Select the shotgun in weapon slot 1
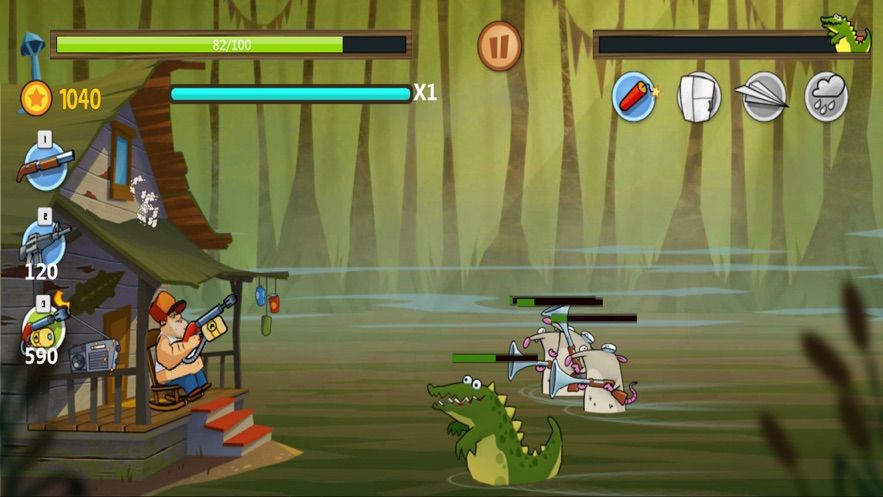 click(45, 164)
